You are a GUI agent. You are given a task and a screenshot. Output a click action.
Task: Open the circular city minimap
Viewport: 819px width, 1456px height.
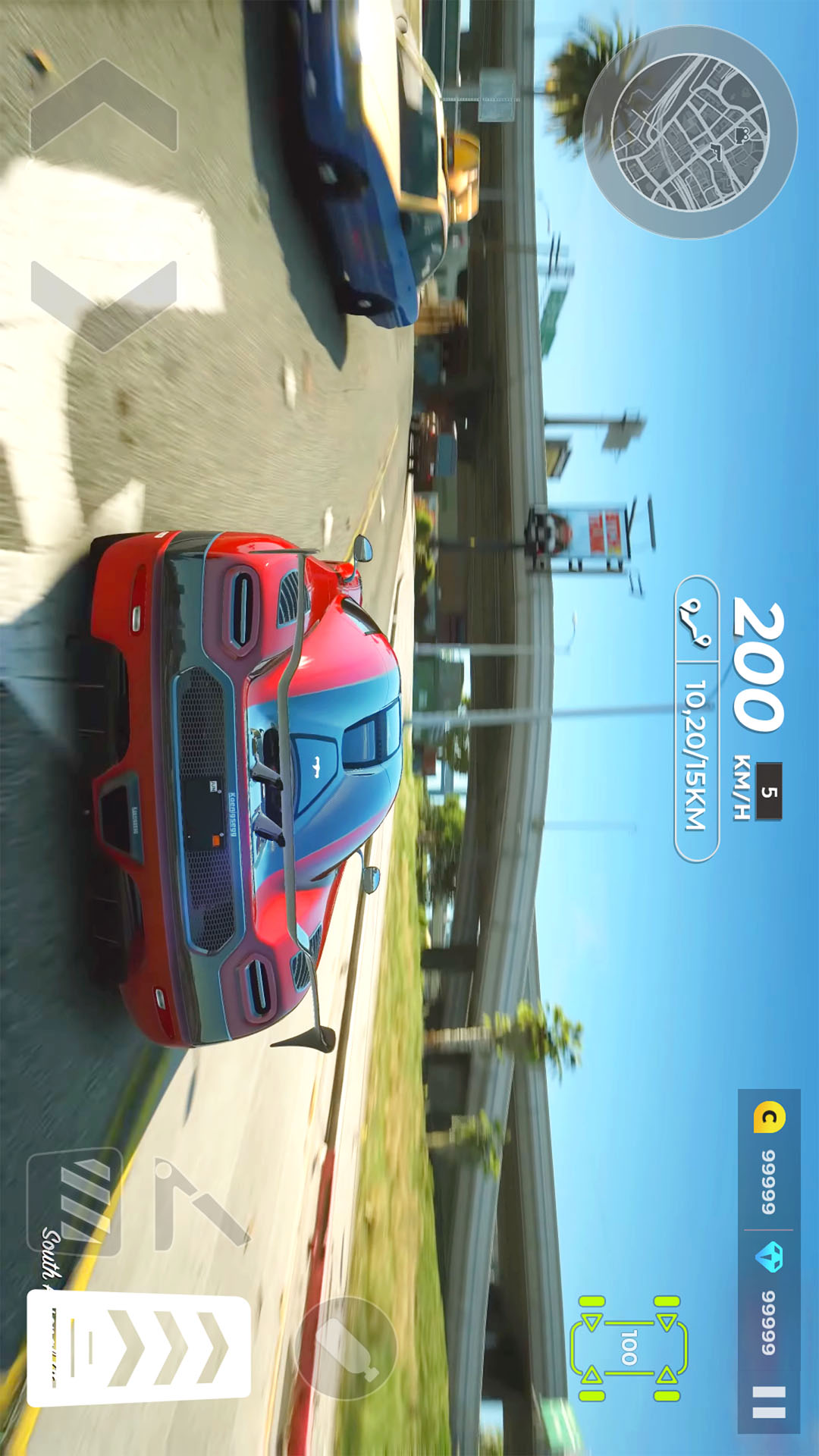690,133
